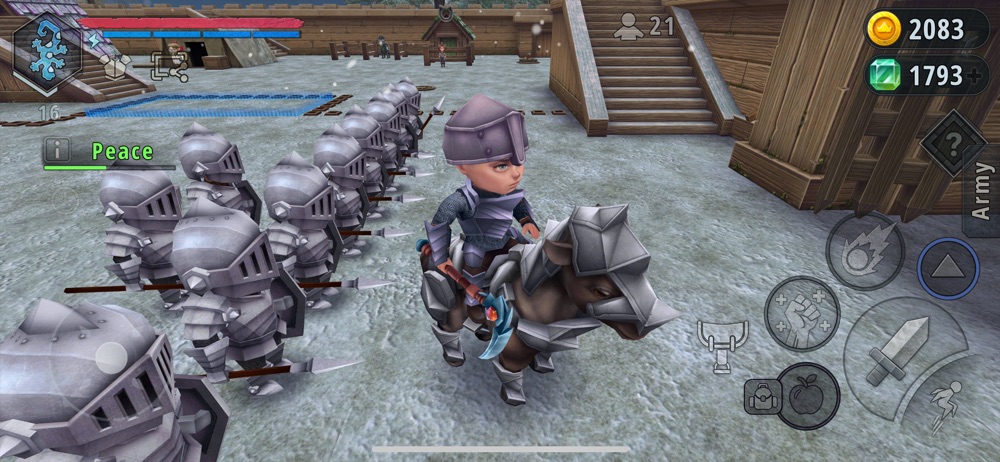Open the cube blocks icon
This screenshot has width=1000, height=462.
click(x=118, y=67)
